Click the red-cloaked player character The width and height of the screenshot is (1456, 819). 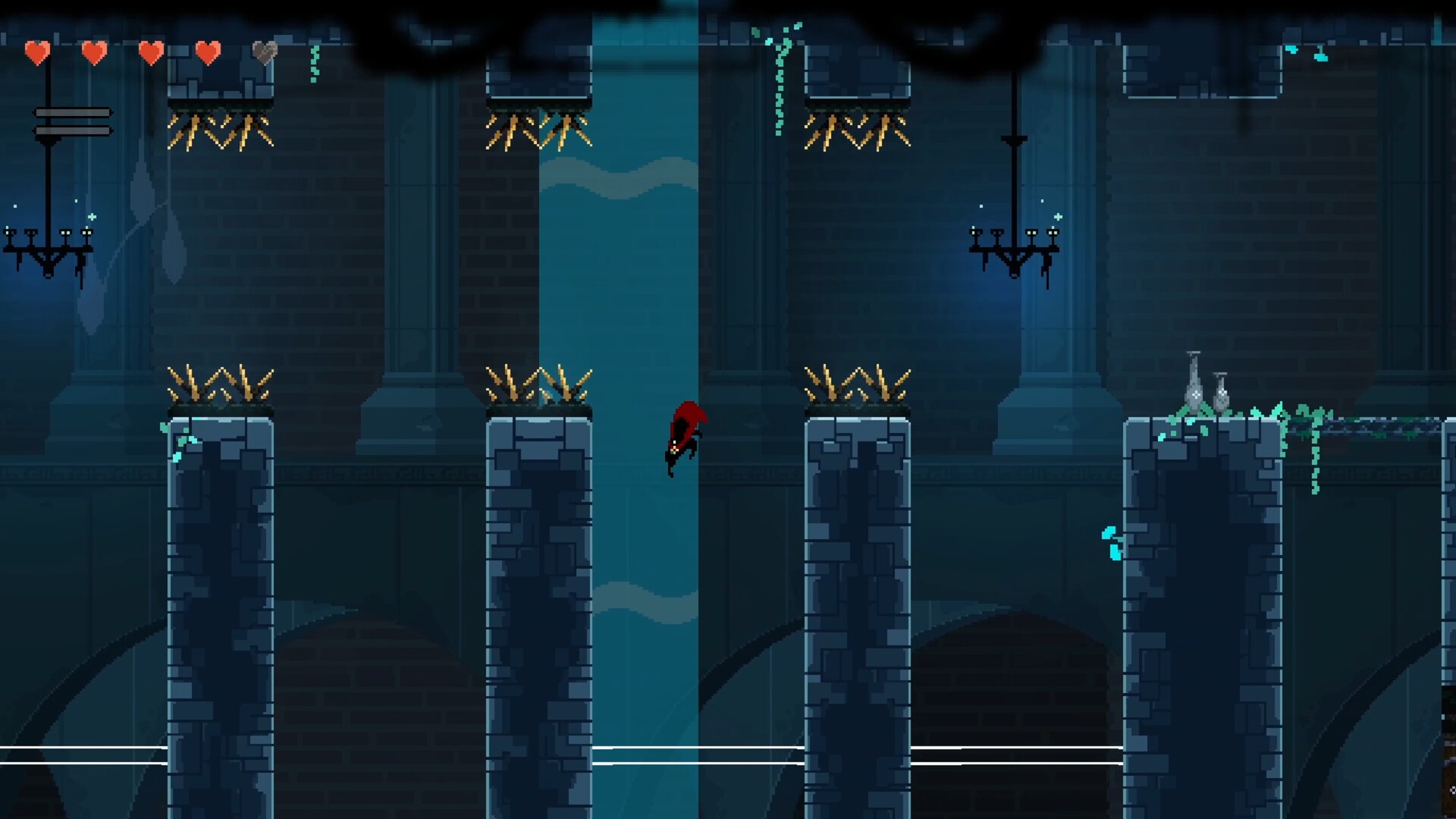[x=685, y=436]
